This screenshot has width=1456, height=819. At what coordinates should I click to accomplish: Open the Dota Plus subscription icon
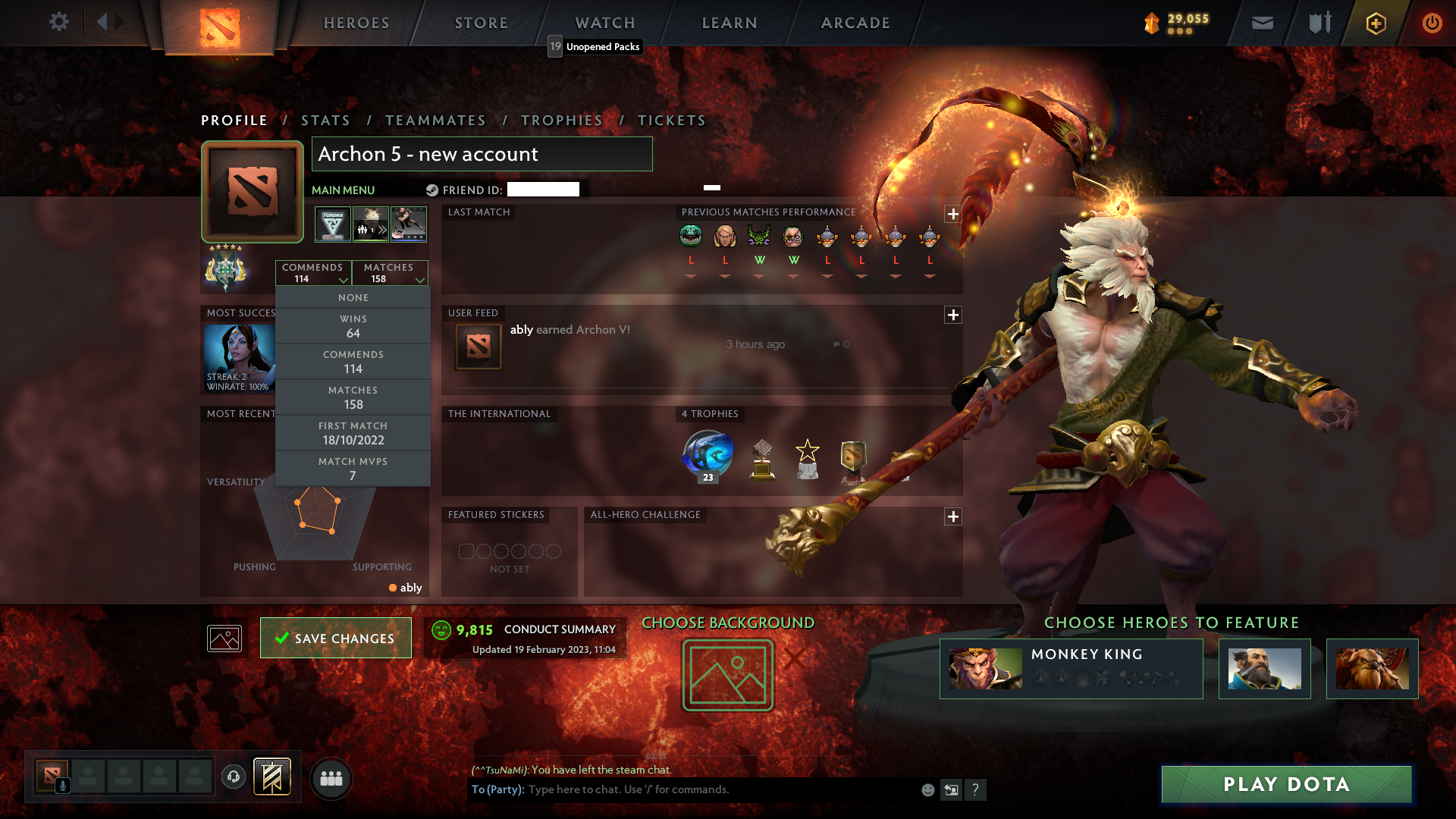[x=1375, y=23]
